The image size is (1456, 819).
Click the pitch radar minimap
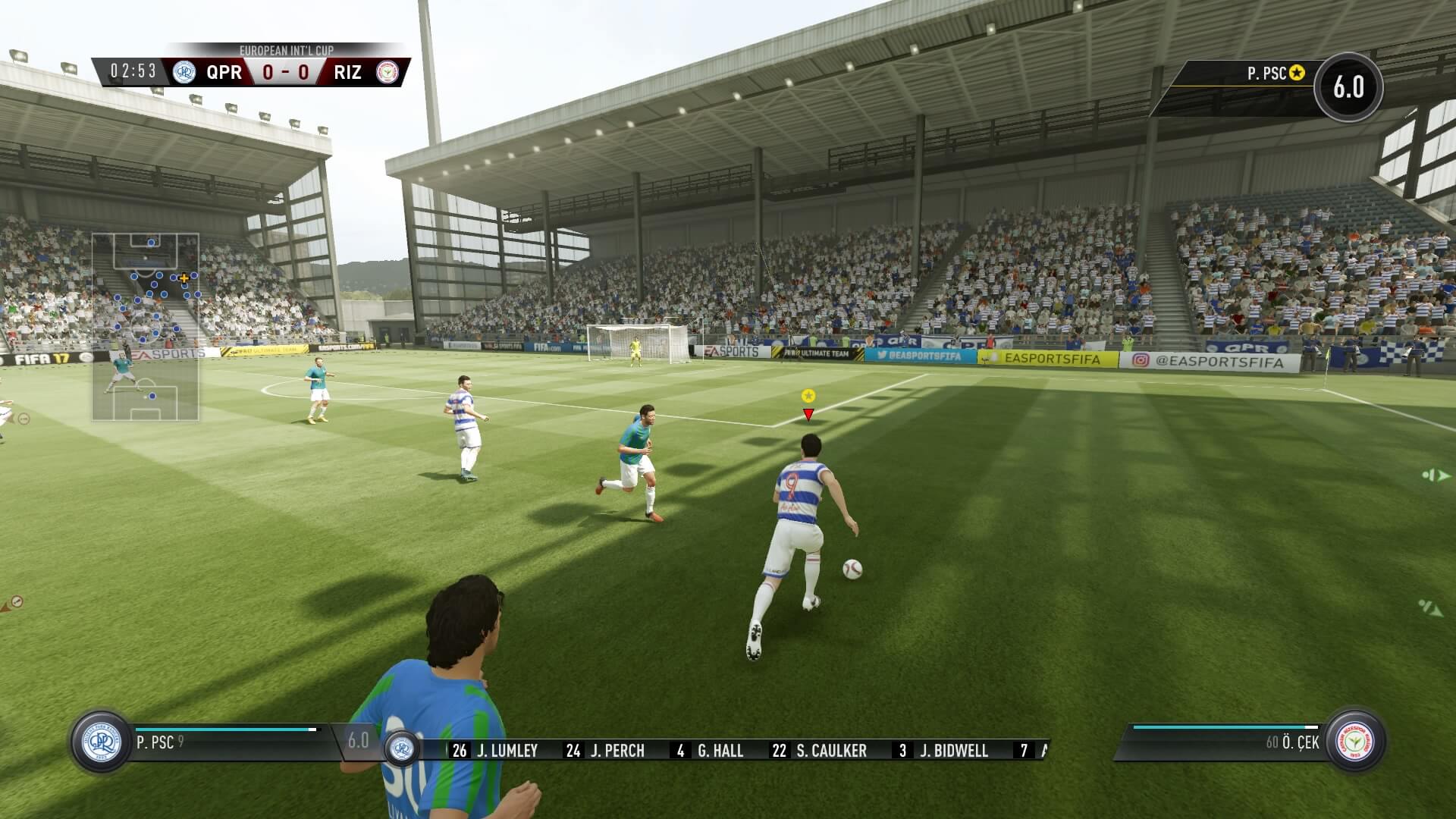point(146,327)
